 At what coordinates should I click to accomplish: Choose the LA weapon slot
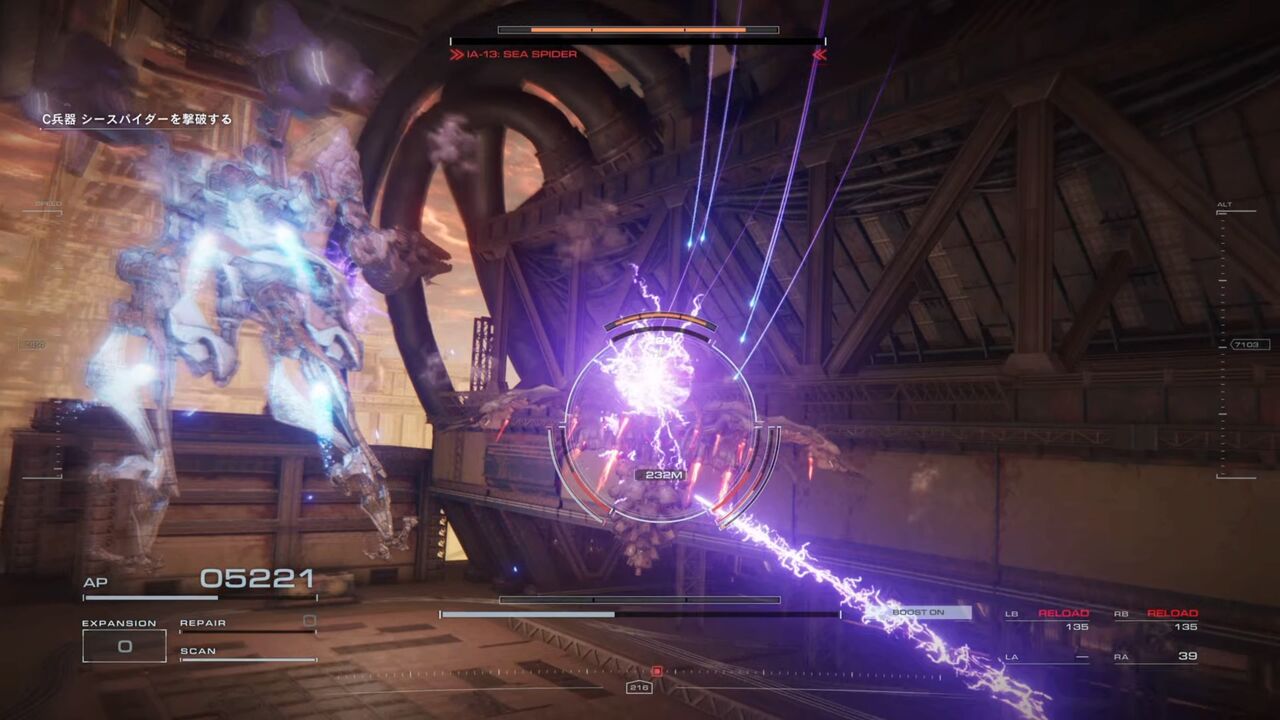[1047, 657]
